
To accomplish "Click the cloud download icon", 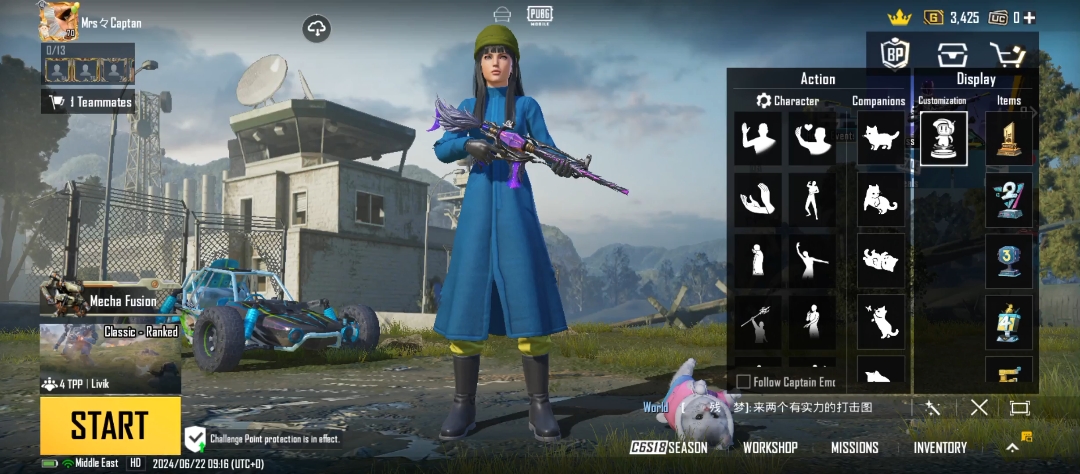I will pyautogui.click(x=317, y=28).
